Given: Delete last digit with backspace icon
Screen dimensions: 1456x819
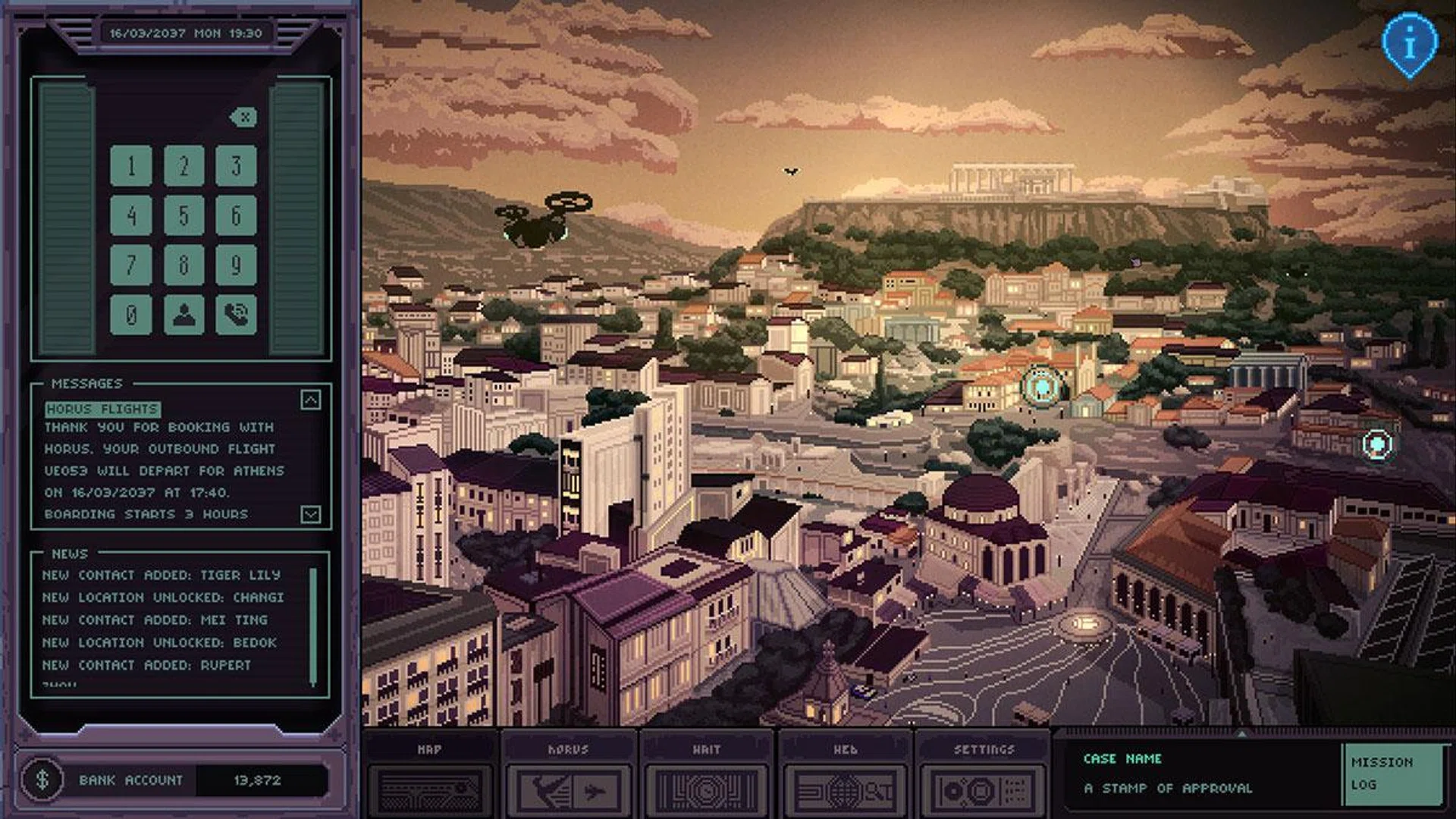Looking at the screenshot, I should pos(243,117).
